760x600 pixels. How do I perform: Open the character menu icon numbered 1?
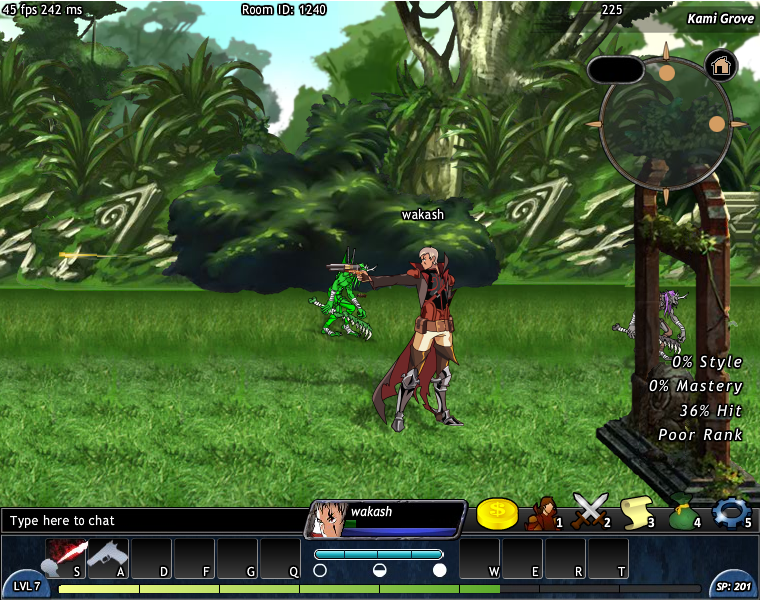[543, 512]
